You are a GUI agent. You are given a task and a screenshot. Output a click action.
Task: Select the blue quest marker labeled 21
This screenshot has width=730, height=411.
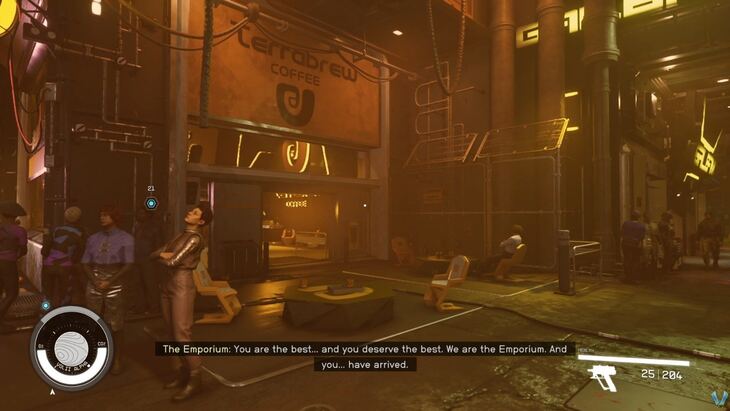151,203
